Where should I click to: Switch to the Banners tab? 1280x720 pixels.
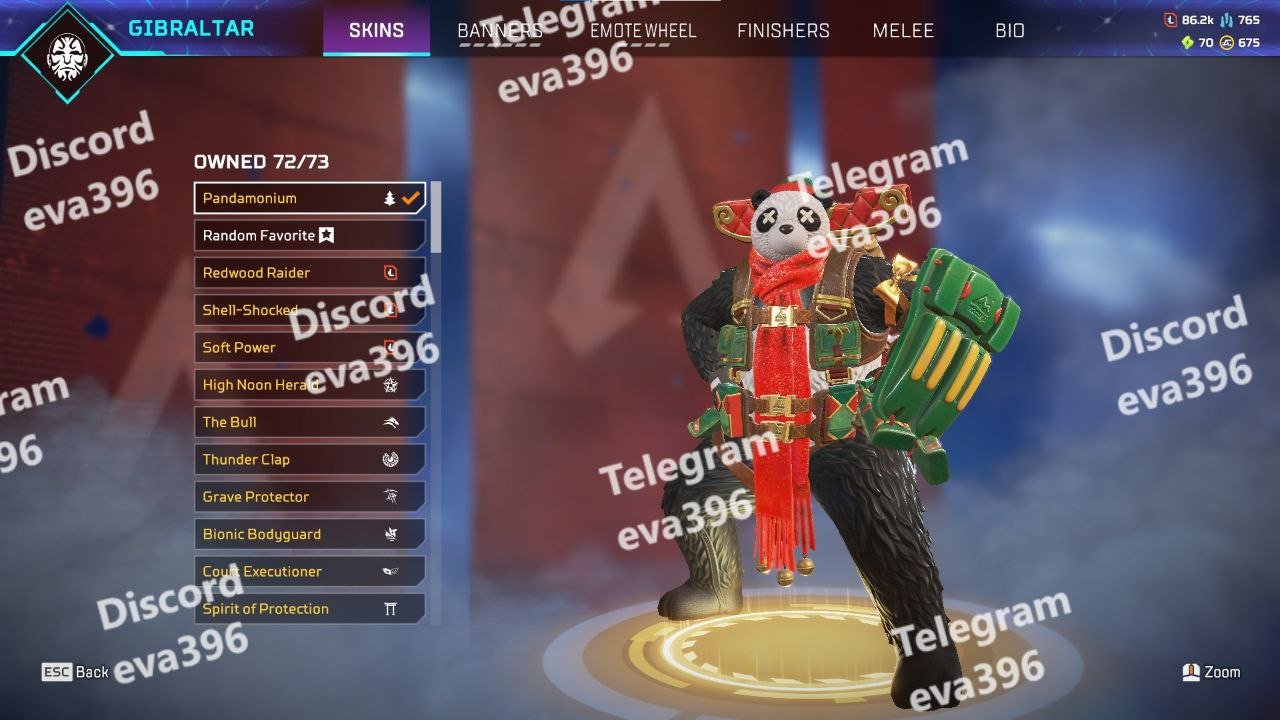(x=500, y=31)
